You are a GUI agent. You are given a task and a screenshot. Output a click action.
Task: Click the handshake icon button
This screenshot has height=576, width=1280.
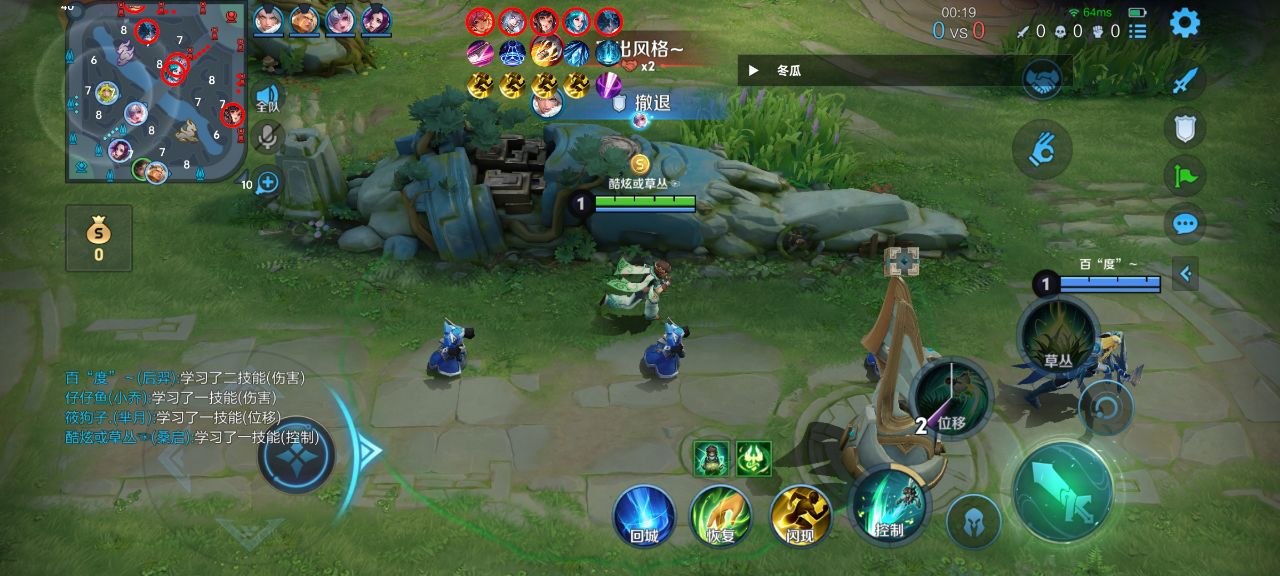pos(1041,80)
